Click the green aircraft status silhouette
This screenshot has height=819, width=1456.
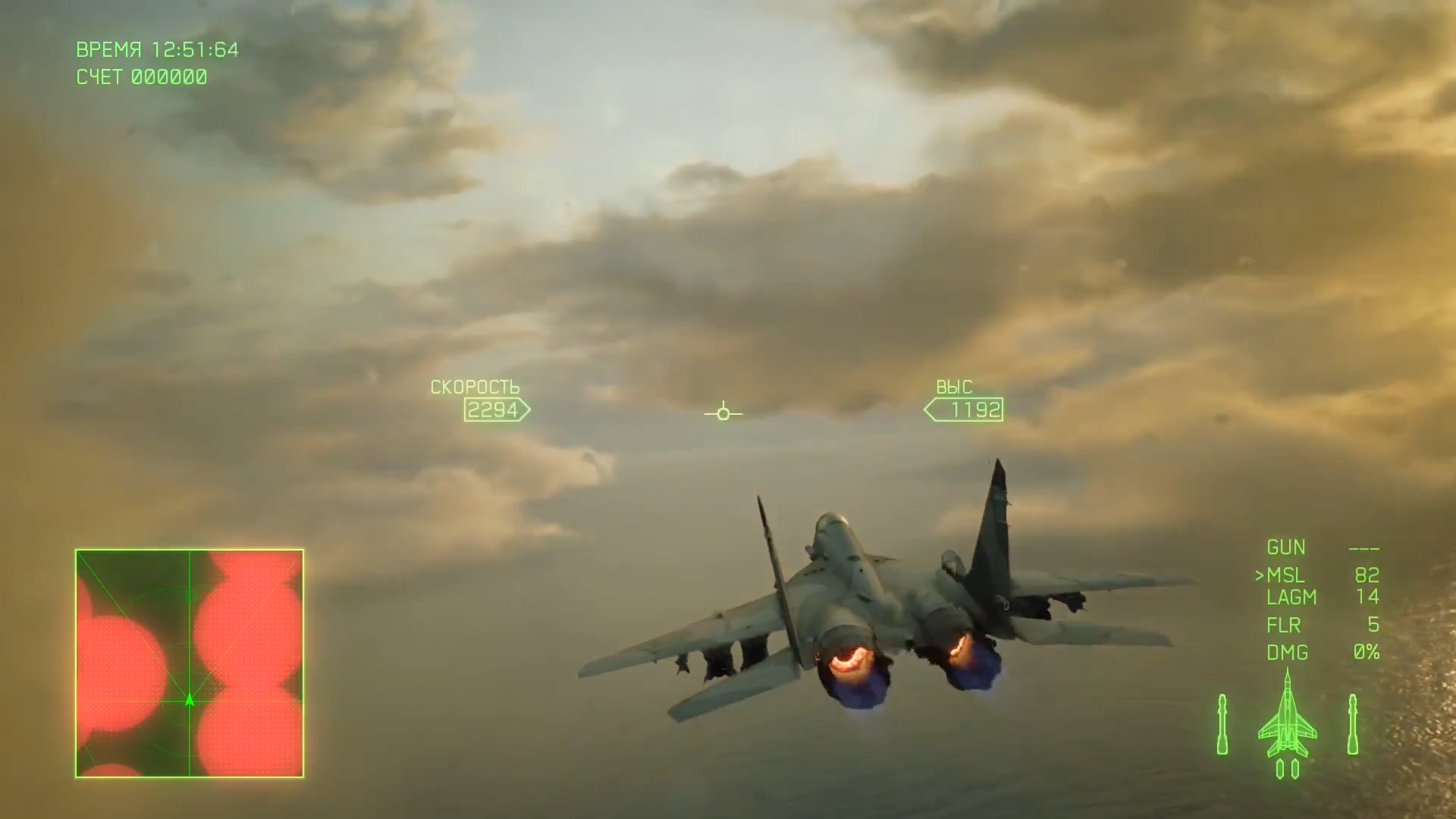click(x=1287, y=720)
